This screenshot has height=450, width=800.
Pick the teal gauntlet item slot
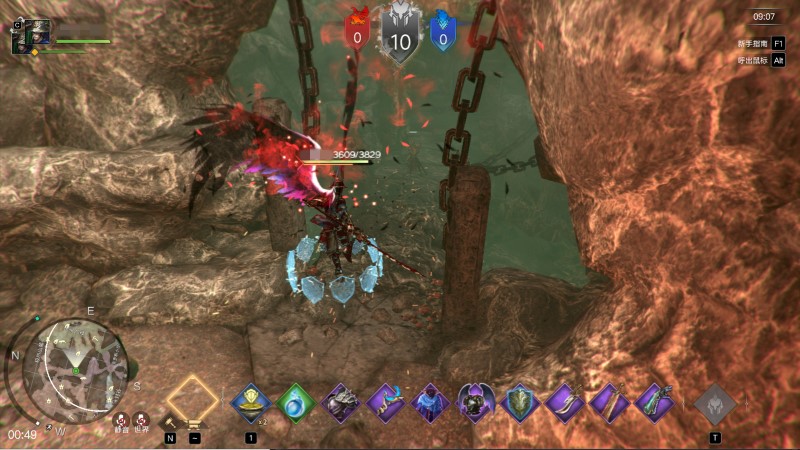[654, 403]
